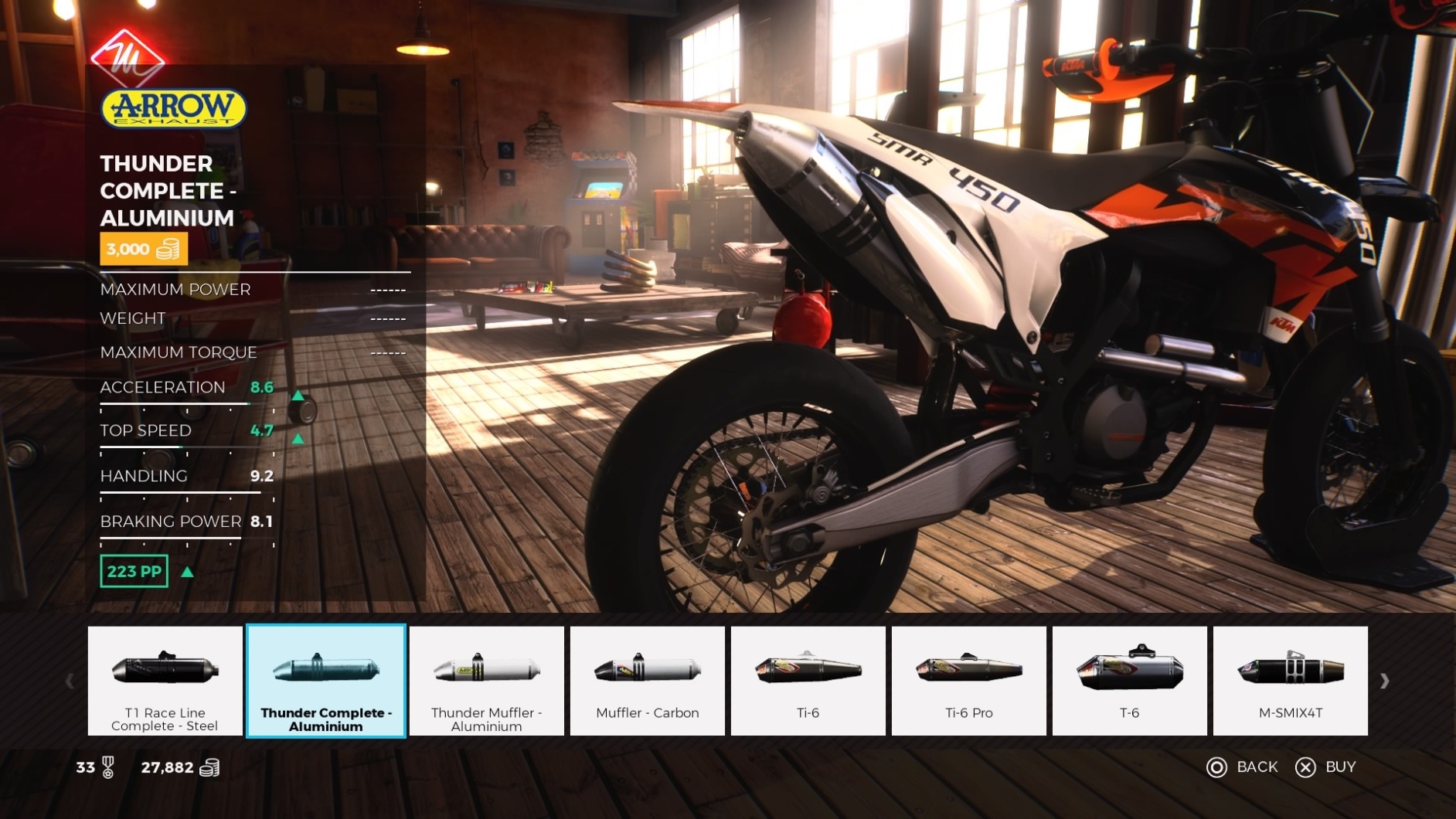
Task: Choose the Ti-6 exhaust tile
Action: [808, 680]
